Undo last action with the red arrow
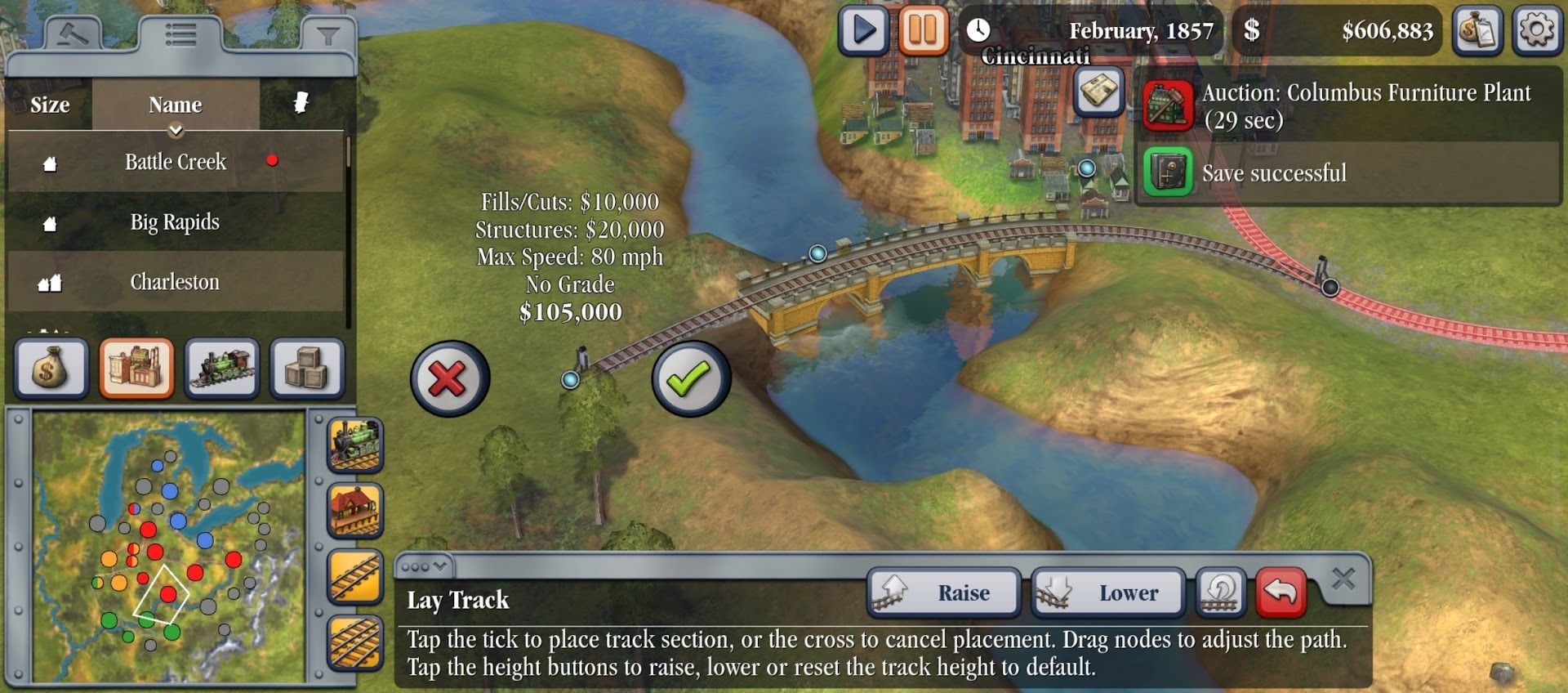 [x=1282, y=592]
